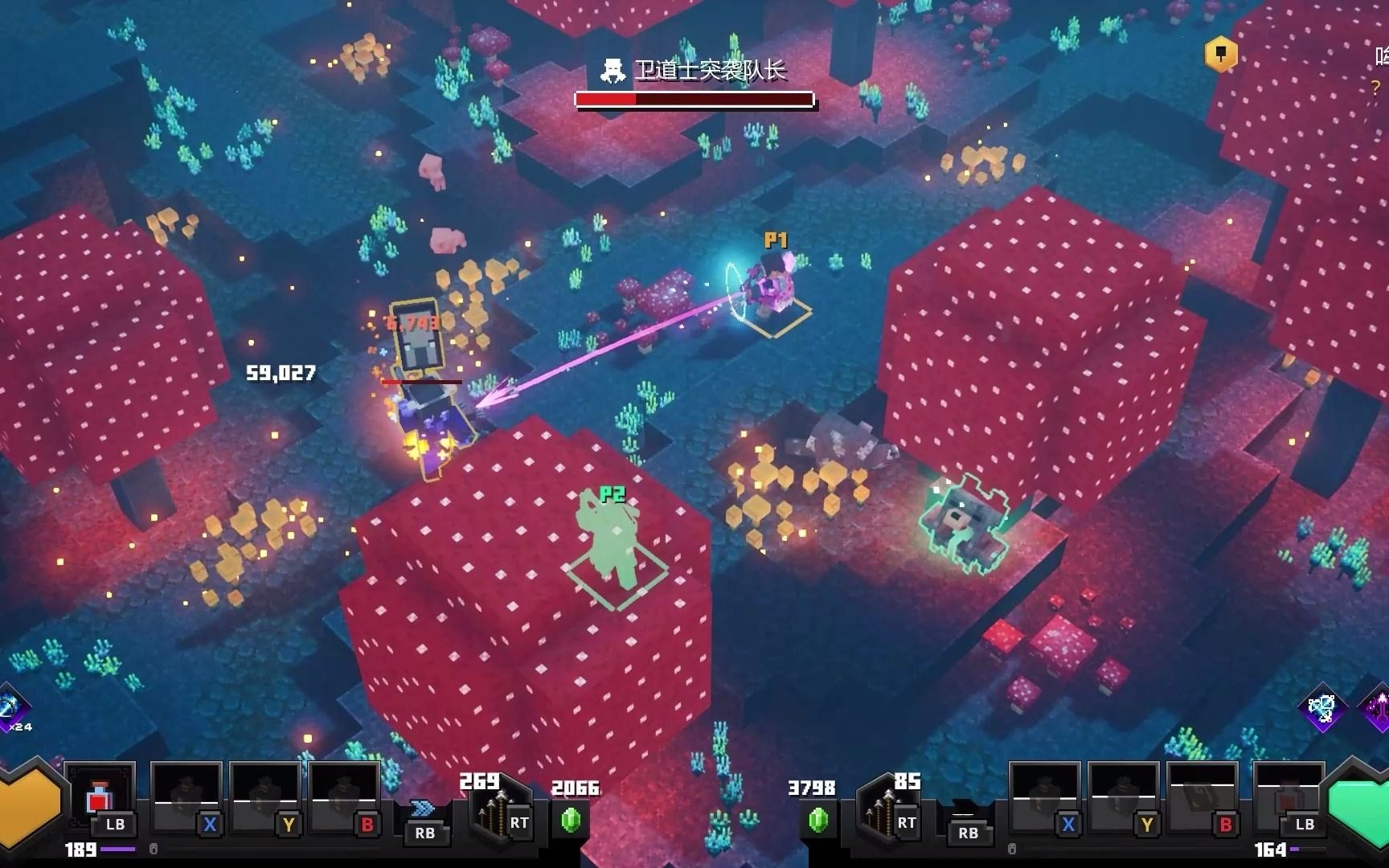Click the teal heart health icon

tap(1360, 804)
